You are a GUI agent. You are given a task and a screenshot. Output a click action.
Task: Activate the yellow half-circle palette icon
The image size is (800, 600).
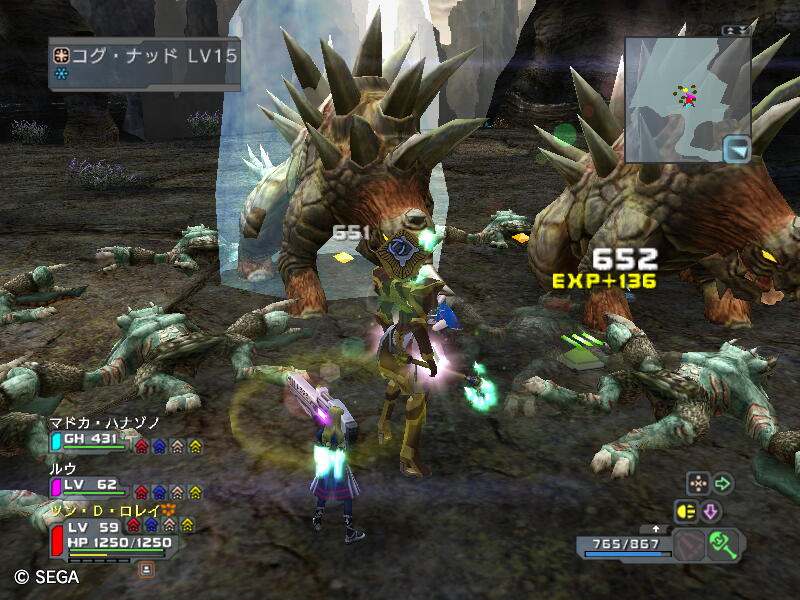686,512
